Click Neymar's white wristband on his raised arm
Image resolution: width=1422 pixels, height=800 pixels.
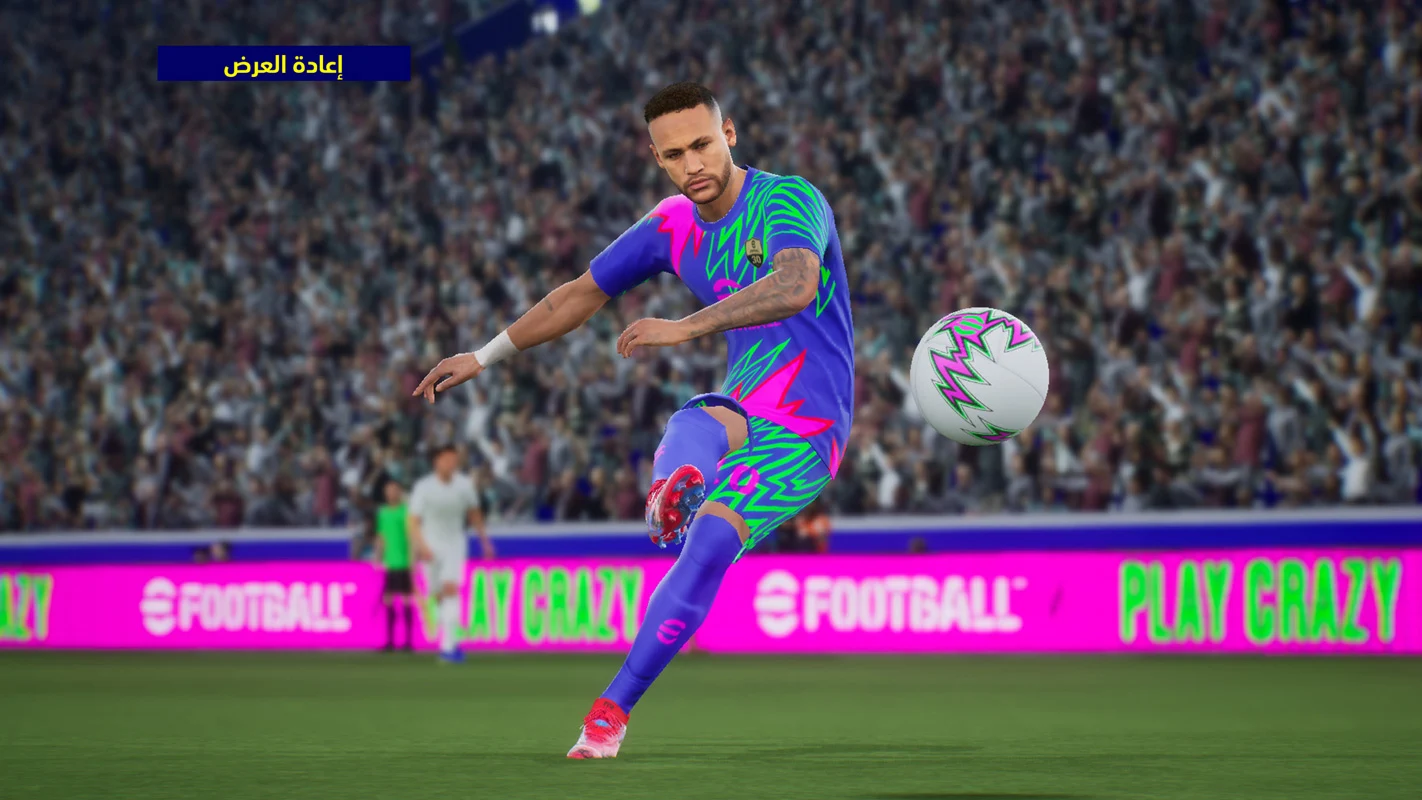pos(492,350)
